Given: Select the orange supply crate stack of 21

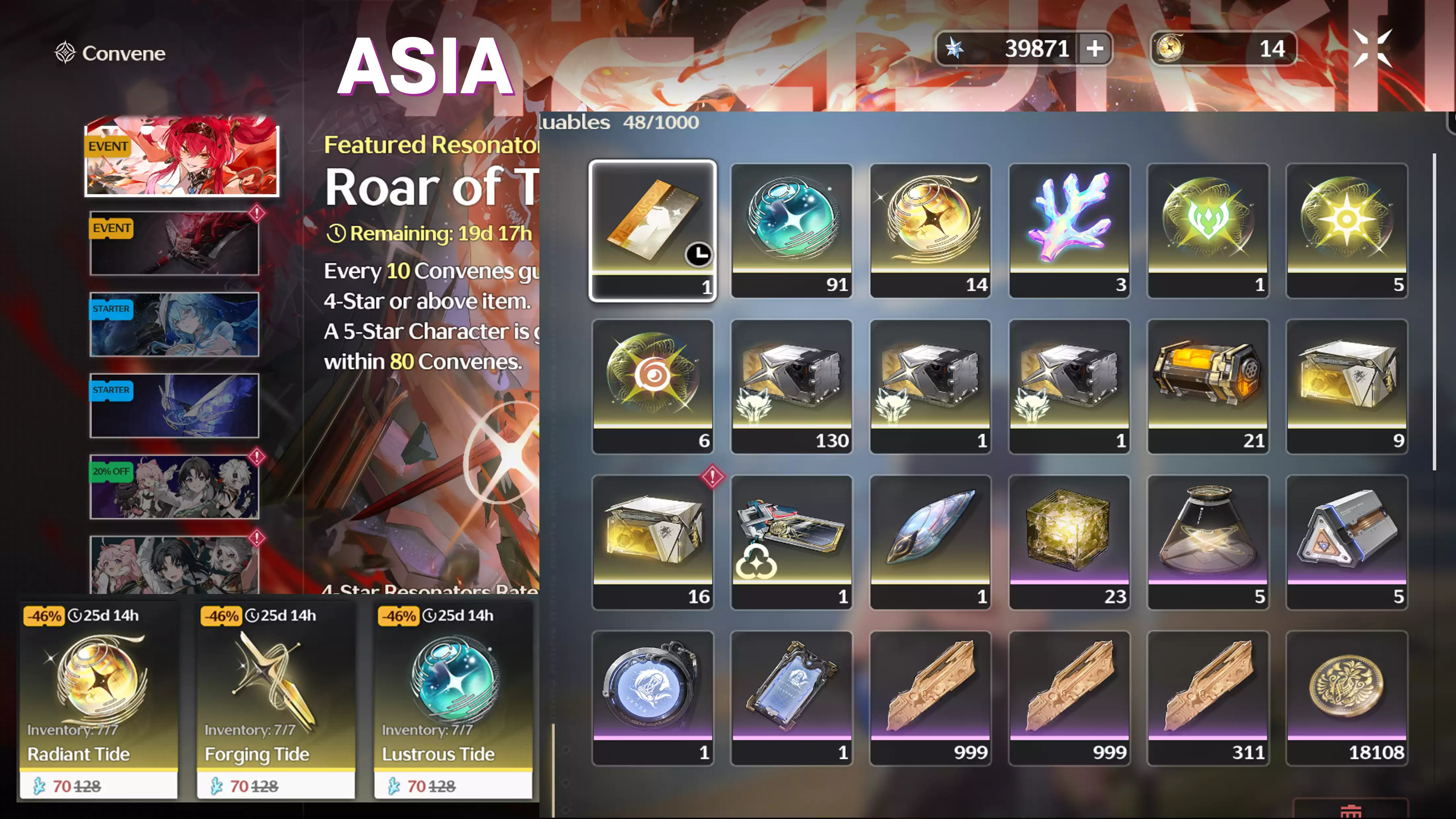Looking at the screenshot, I should pos(1208,386).
